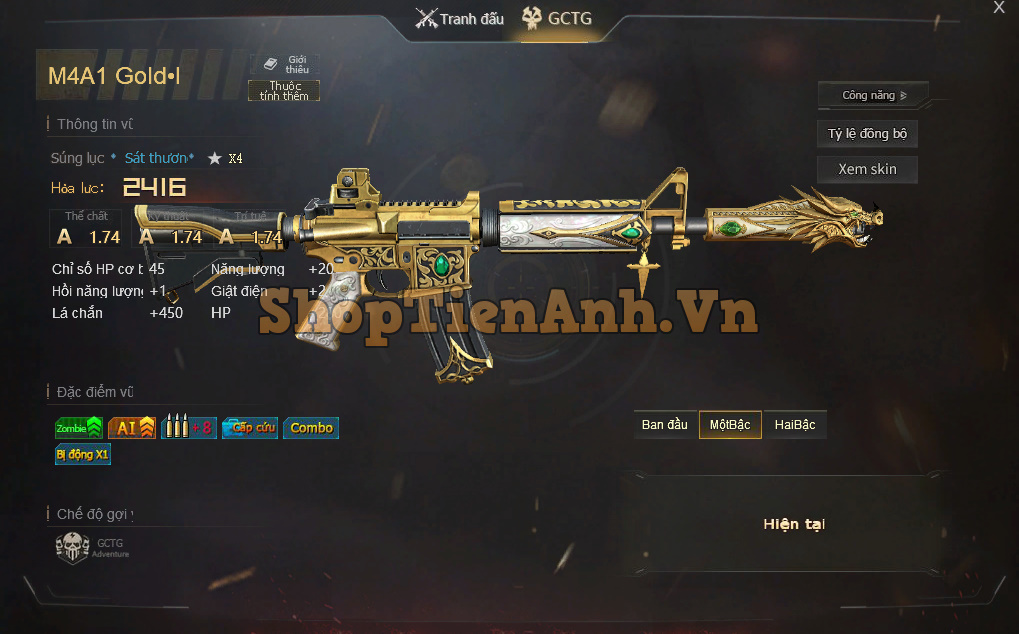This screenshot has width=1019, height=634.
Task: Open Xem skin preview
Action: 867,169
